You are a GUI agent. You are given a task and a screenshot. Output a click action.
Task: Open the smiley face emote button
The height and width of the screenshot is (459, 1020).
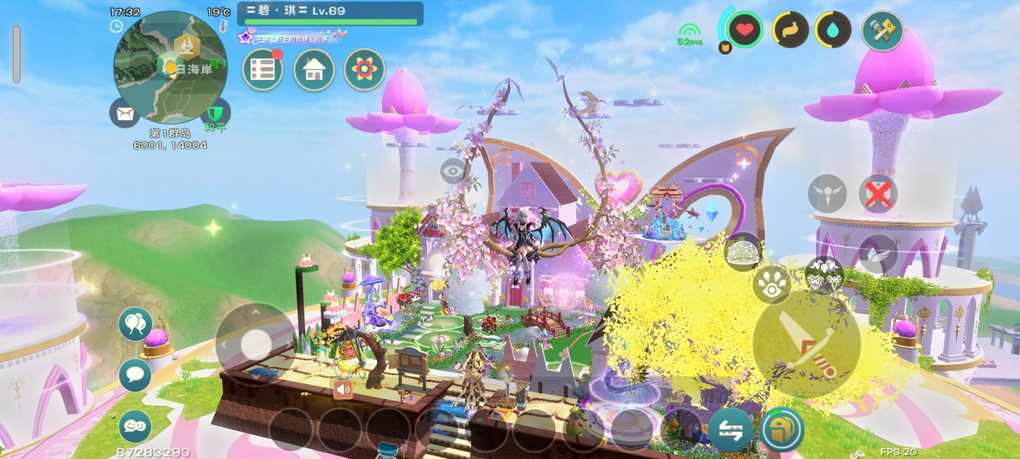click(135, 426)
